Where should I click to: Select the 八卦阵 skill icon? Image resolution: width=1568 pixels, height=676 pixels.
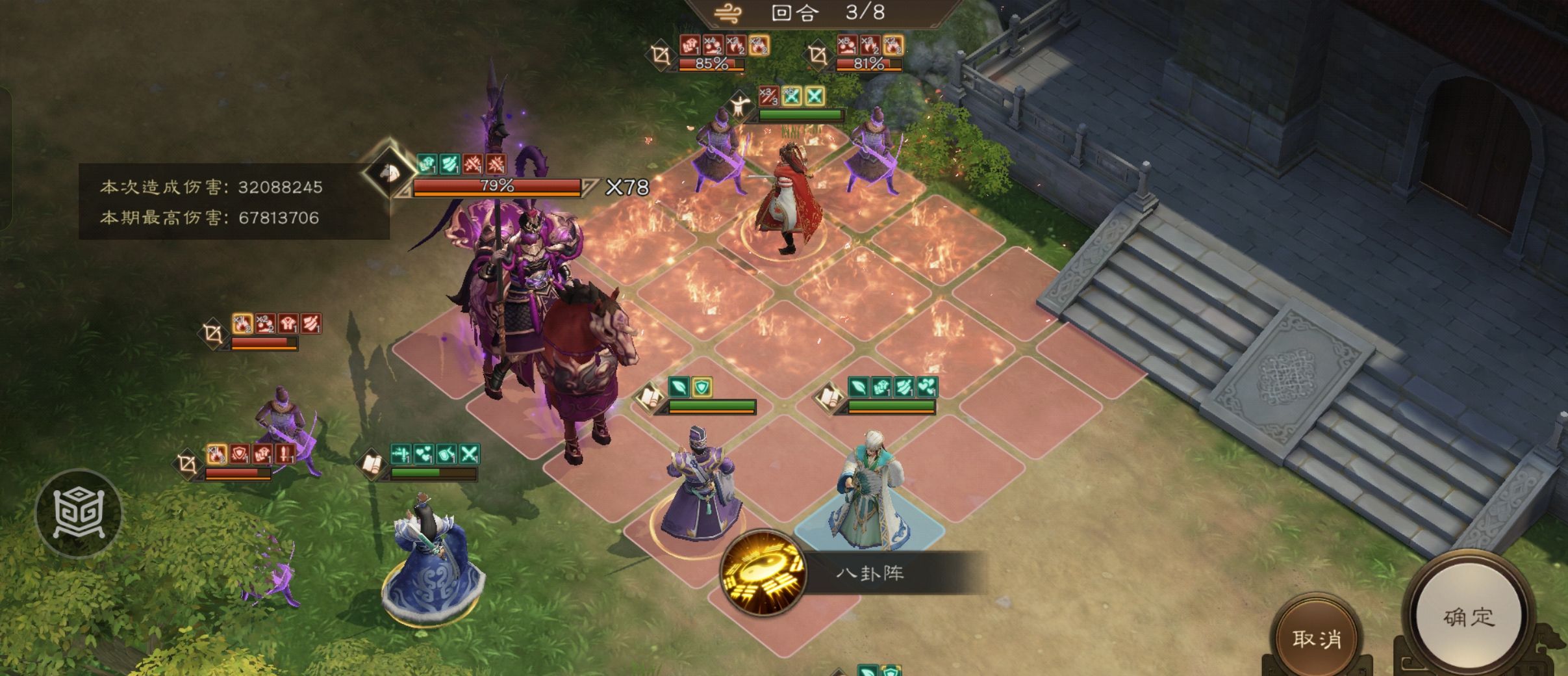pos(763,573)
